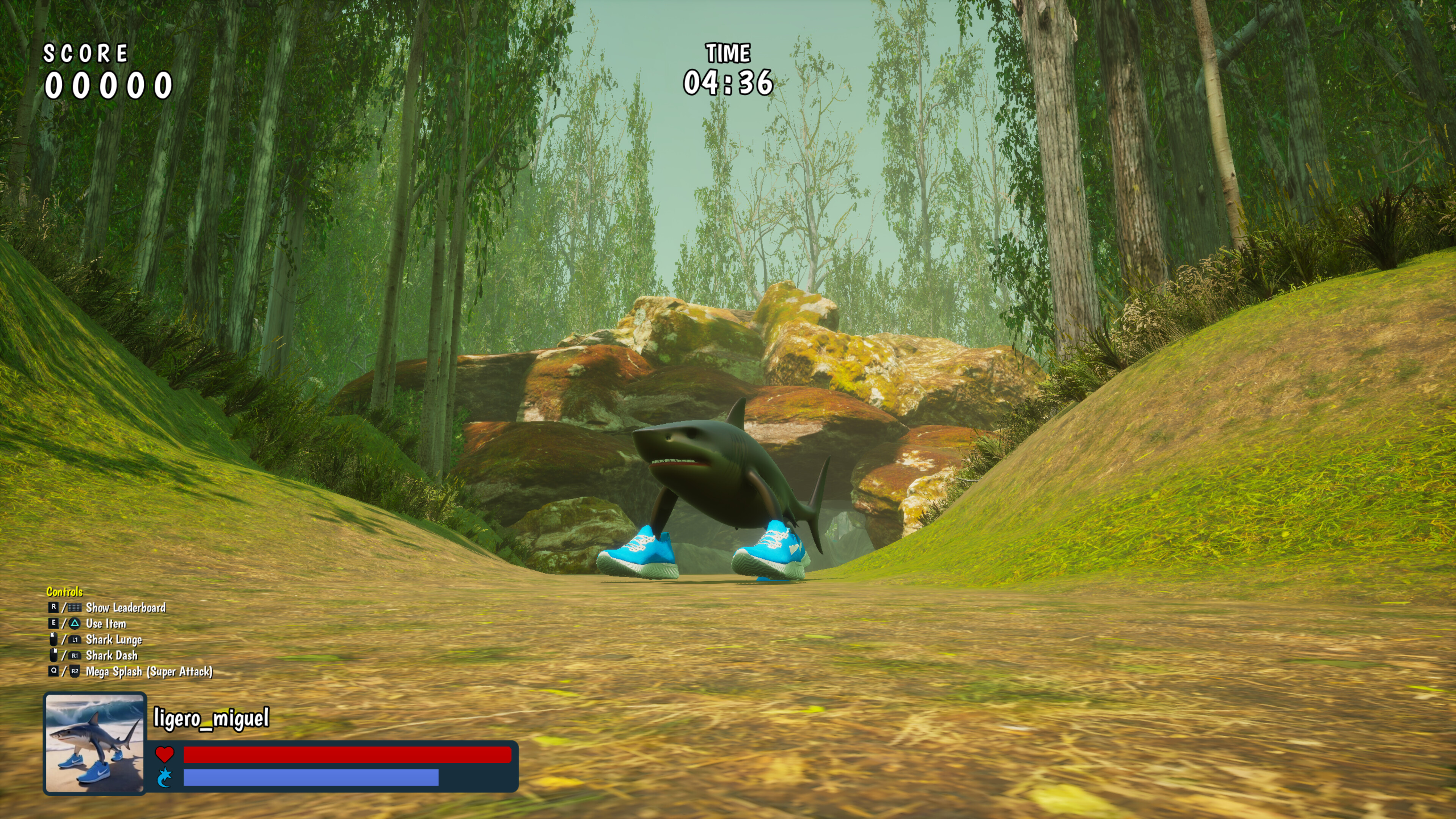Click the E key icon for Use Item

pyautogui.click(x=53, y=624)
